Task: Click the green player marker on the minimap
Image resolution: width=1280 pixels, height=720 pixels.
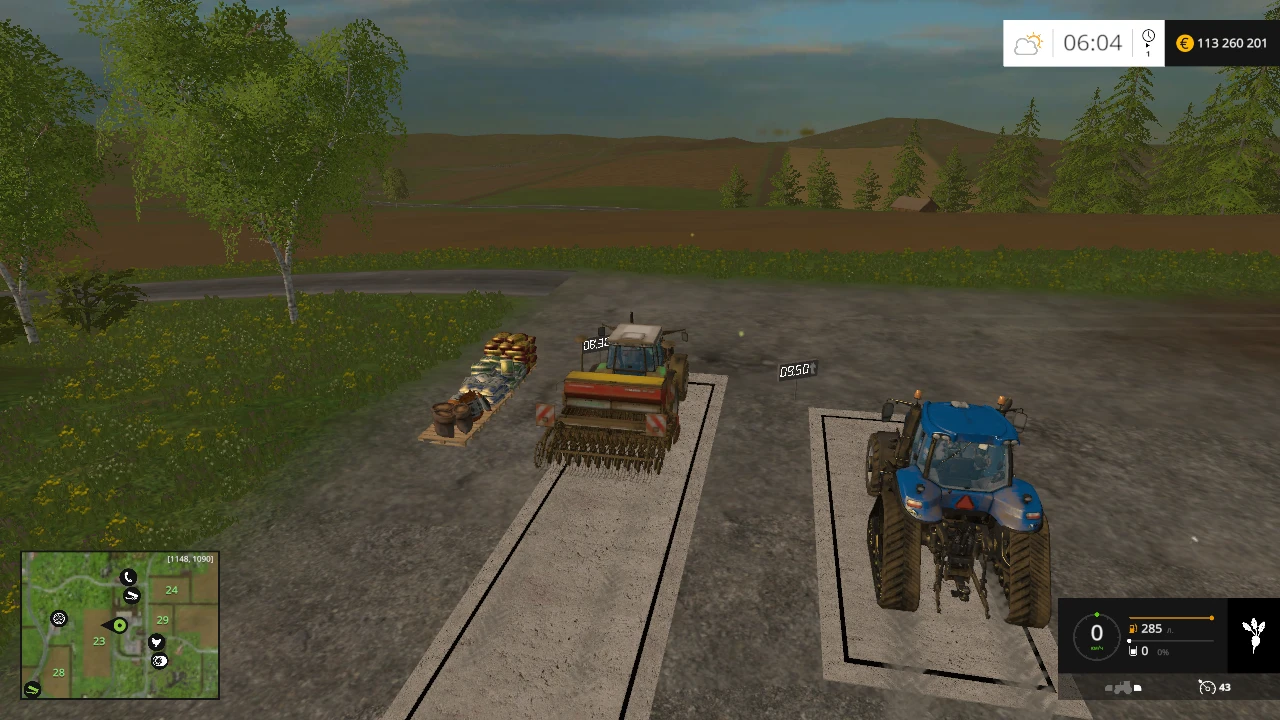Action: point(119,625)
